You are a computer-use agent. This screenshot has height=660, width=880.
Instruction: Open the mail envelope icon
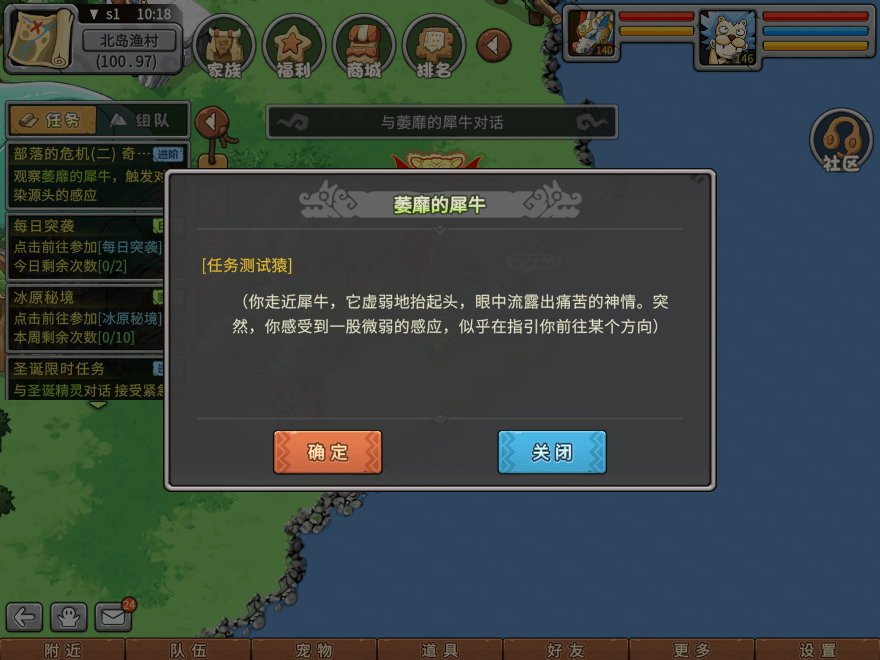coord(114,617)
